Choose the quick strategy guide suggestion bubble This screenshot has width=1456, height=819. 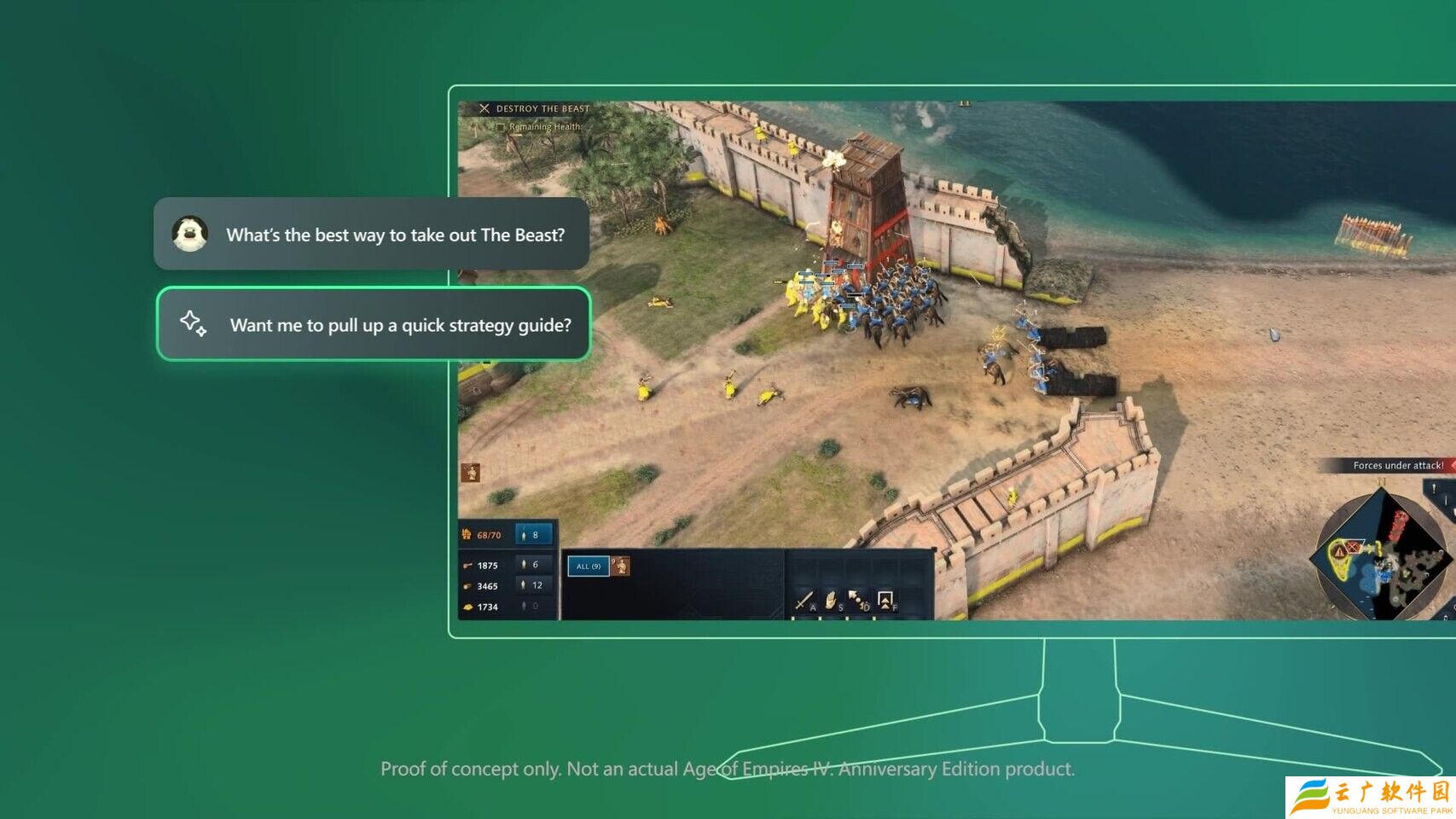374,324
